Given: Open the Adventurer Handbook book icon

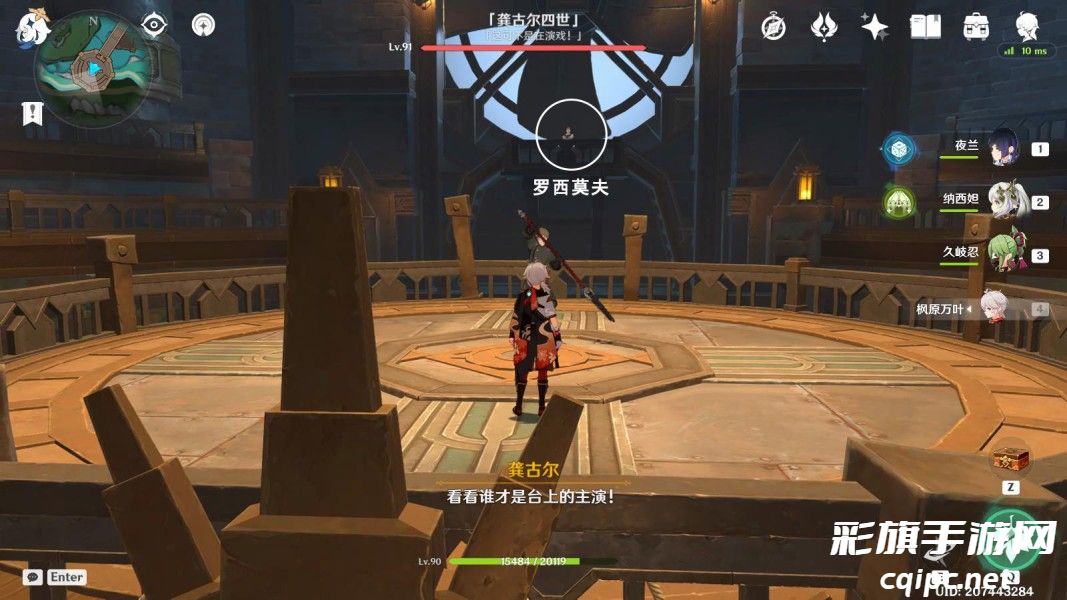Looking at the screenshot, I should pyautogui.click(x=925, y=27).
